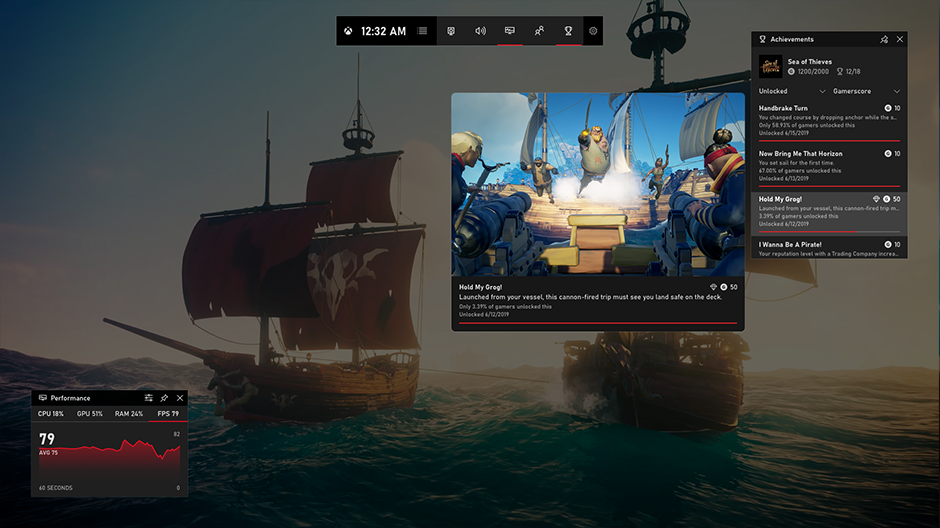
Task: Close the Achievements widget
Action: pyautogui.click(x=899, y=39)
